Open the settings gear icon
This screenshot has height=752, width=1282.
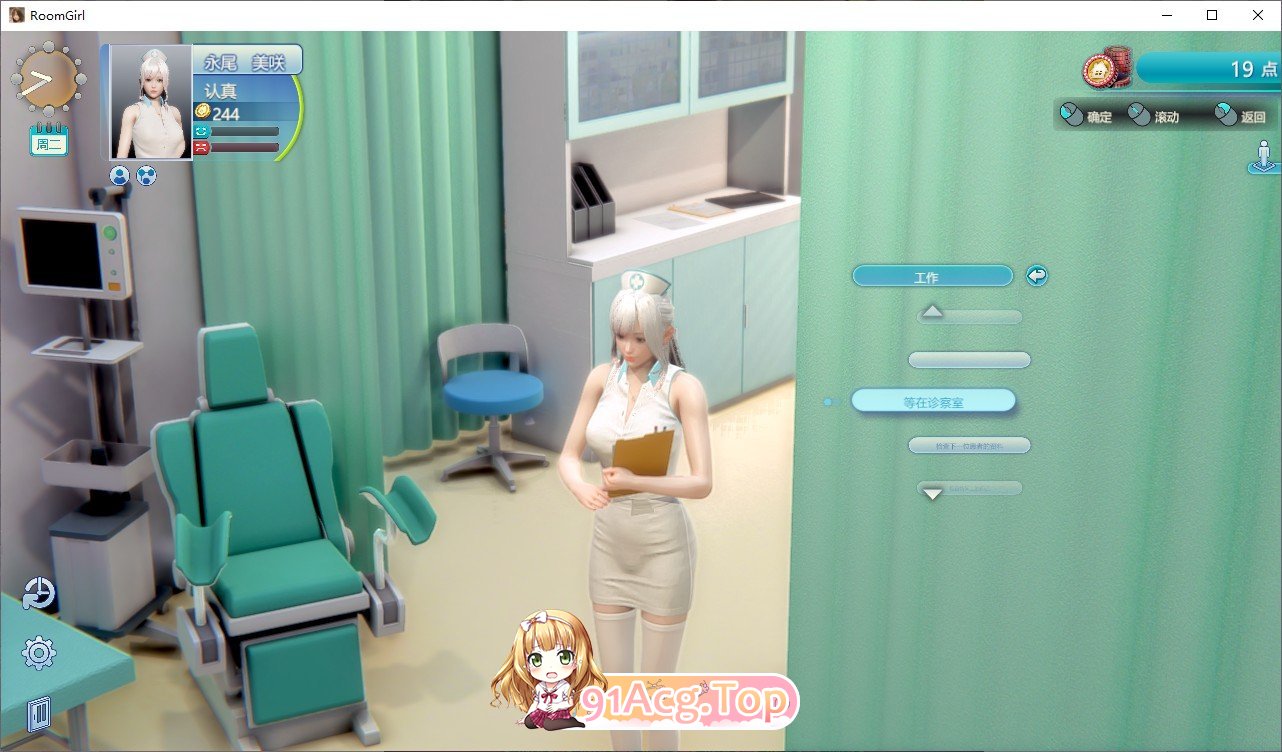(x=38, y=652)
